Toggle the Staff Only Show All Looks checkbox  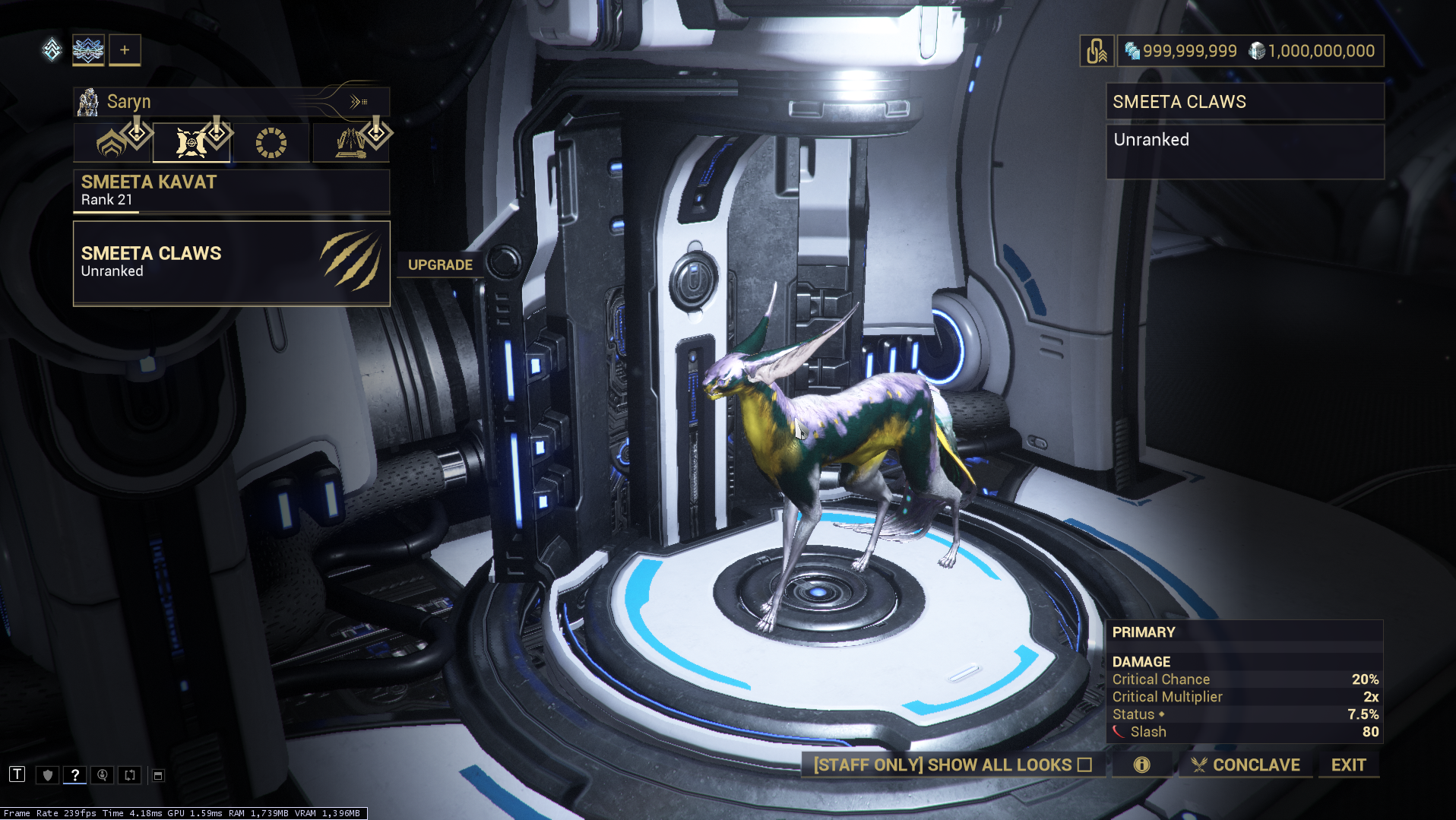1084,765
